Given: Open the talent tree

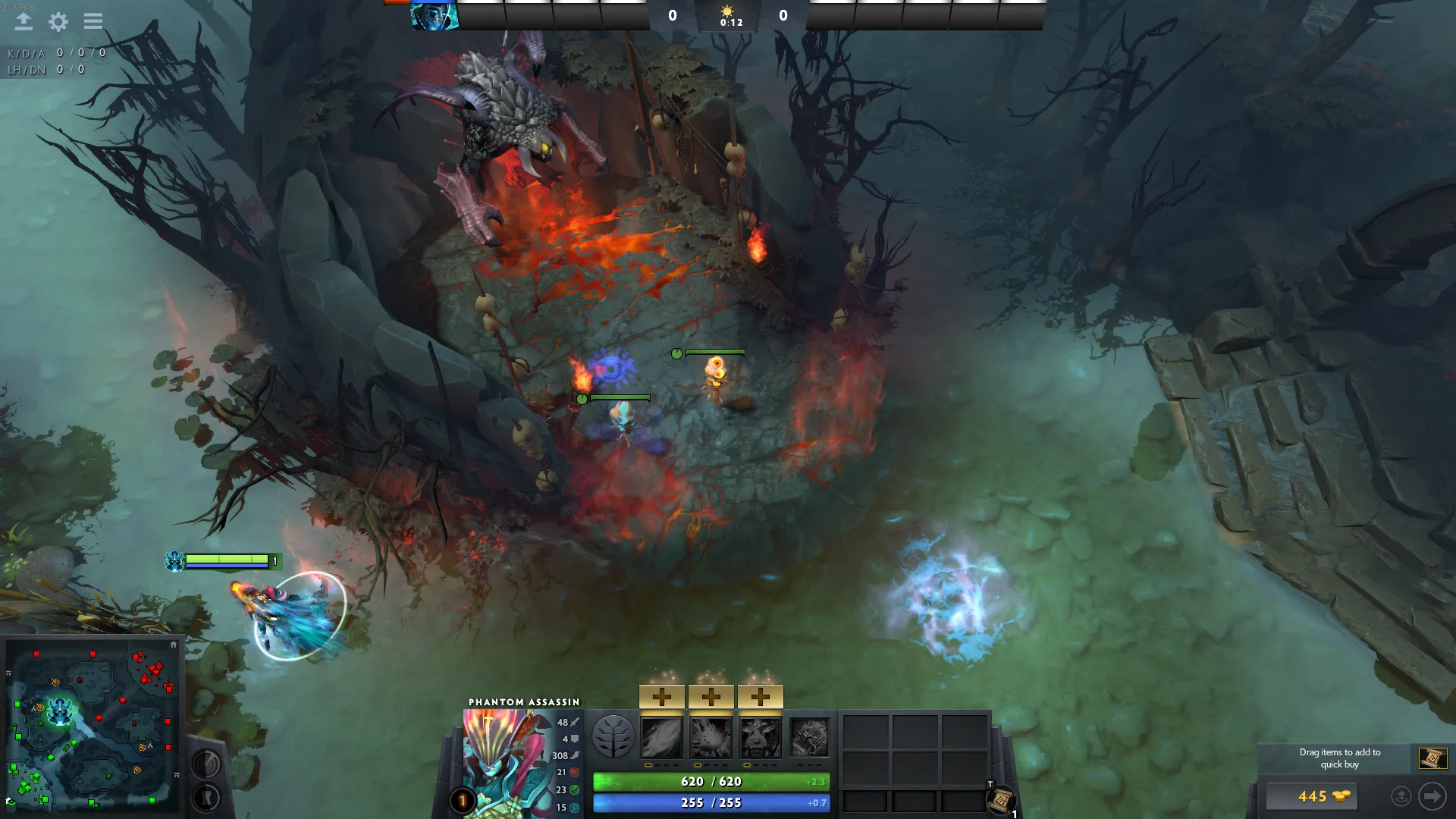Looking at the screenshot, I should tap(613, 737).
